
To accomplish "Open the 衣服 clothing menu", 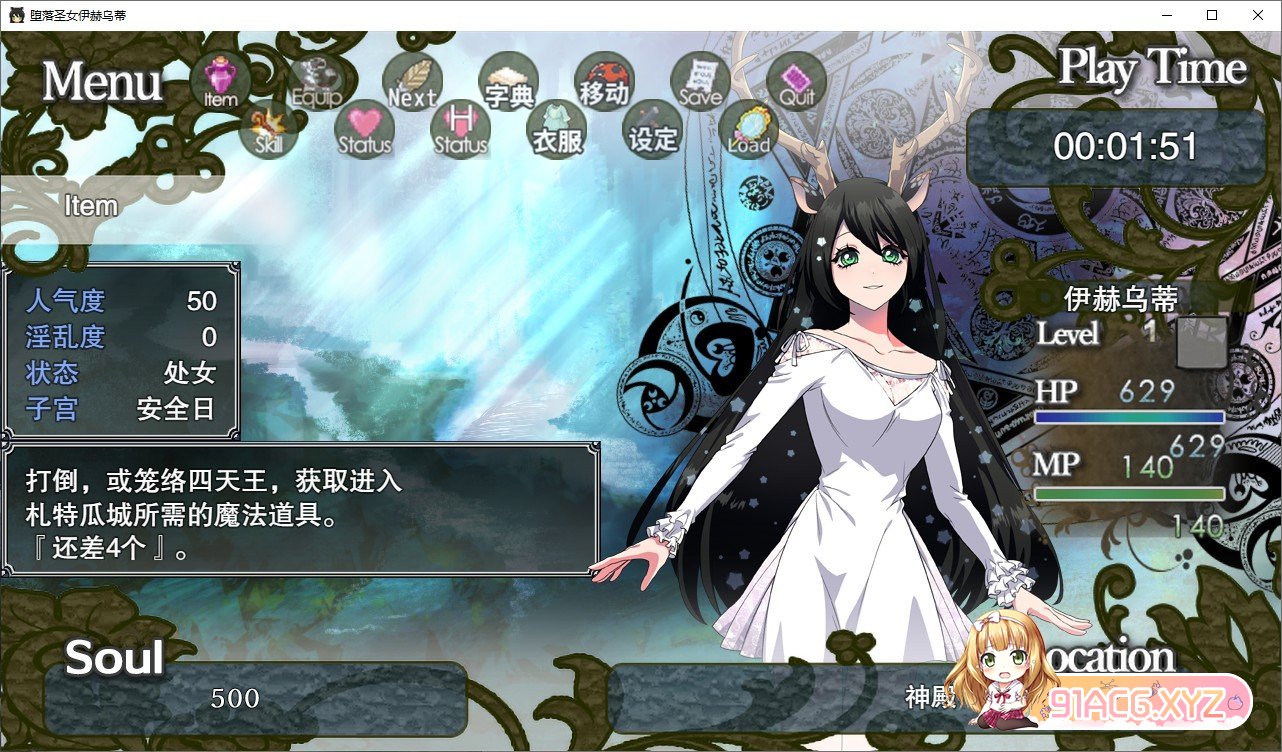I will click(556, 129).
